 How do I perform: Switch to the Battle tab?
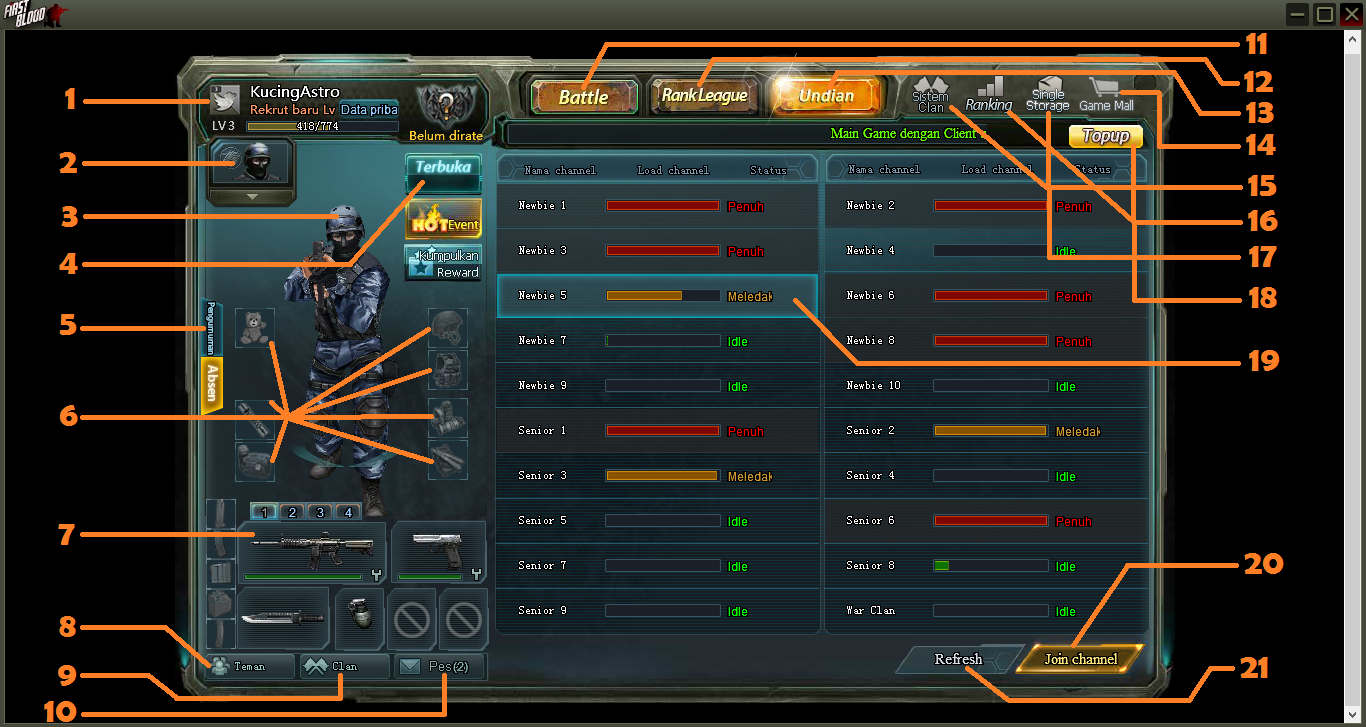[585, 97]
